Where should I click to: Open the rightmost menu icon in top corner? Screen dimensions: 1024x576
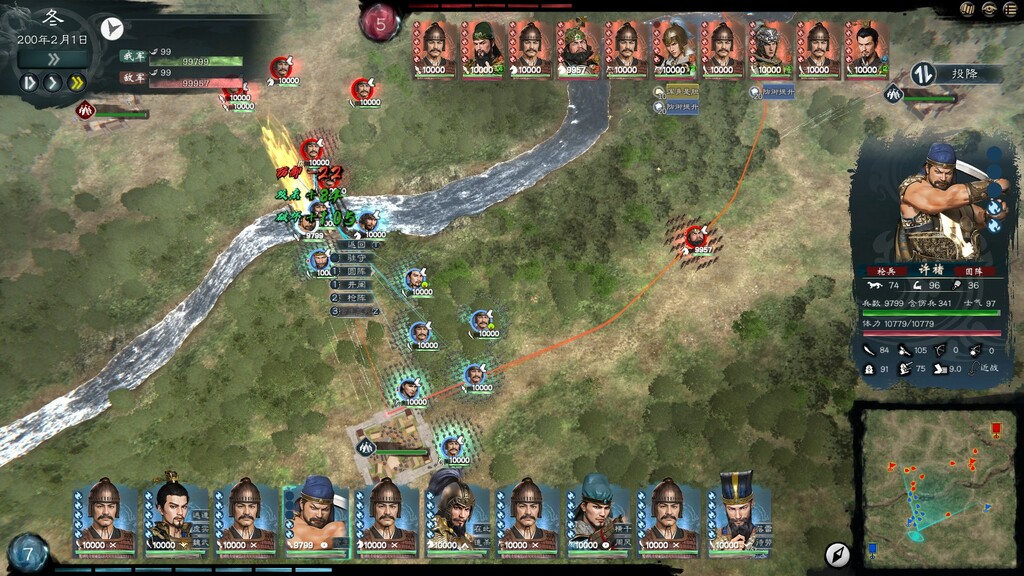pos(1009,10)
